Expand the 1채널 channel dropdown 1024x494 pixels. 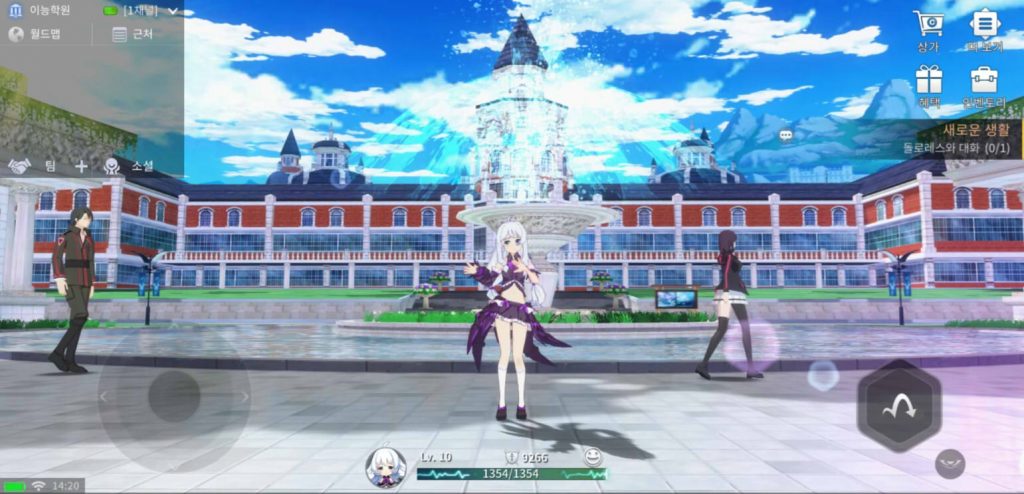(x=144, y=10)
